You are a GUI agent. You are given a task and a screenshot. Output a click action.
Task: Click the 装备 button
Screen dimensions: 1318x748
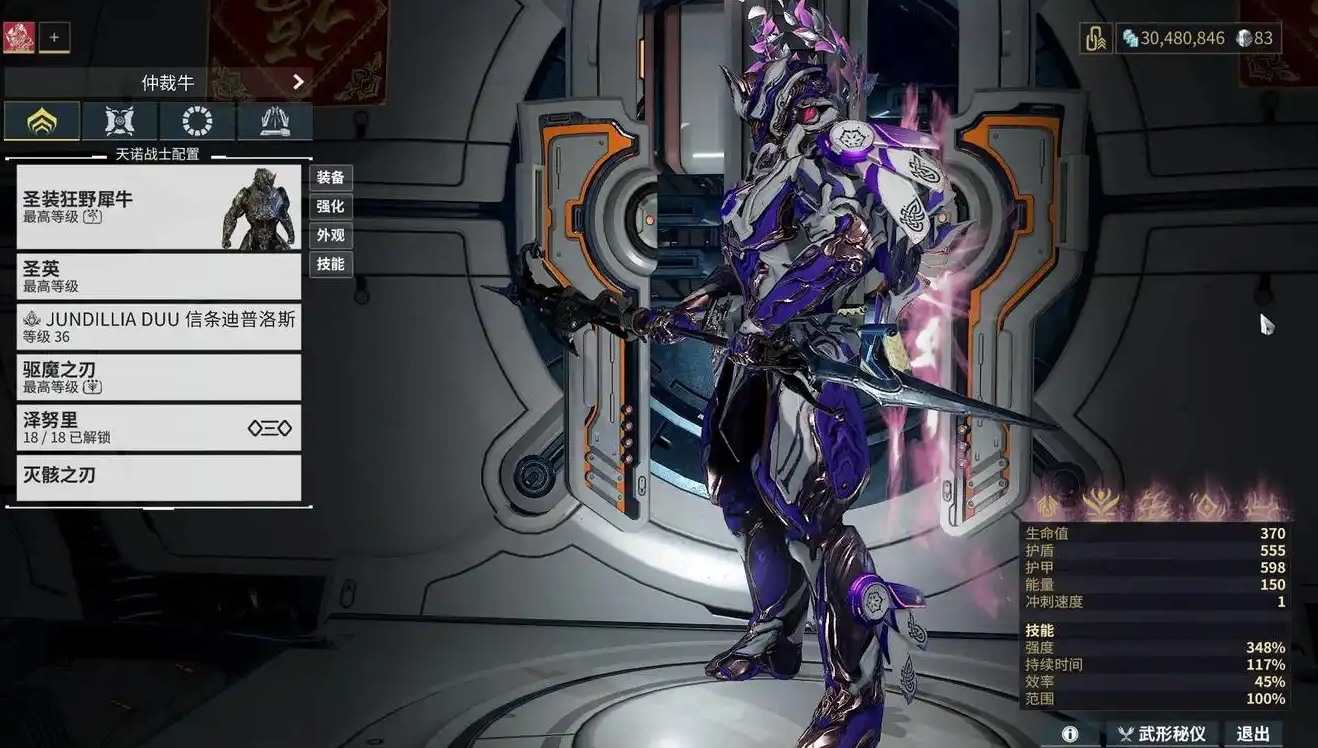click(330, 178)
